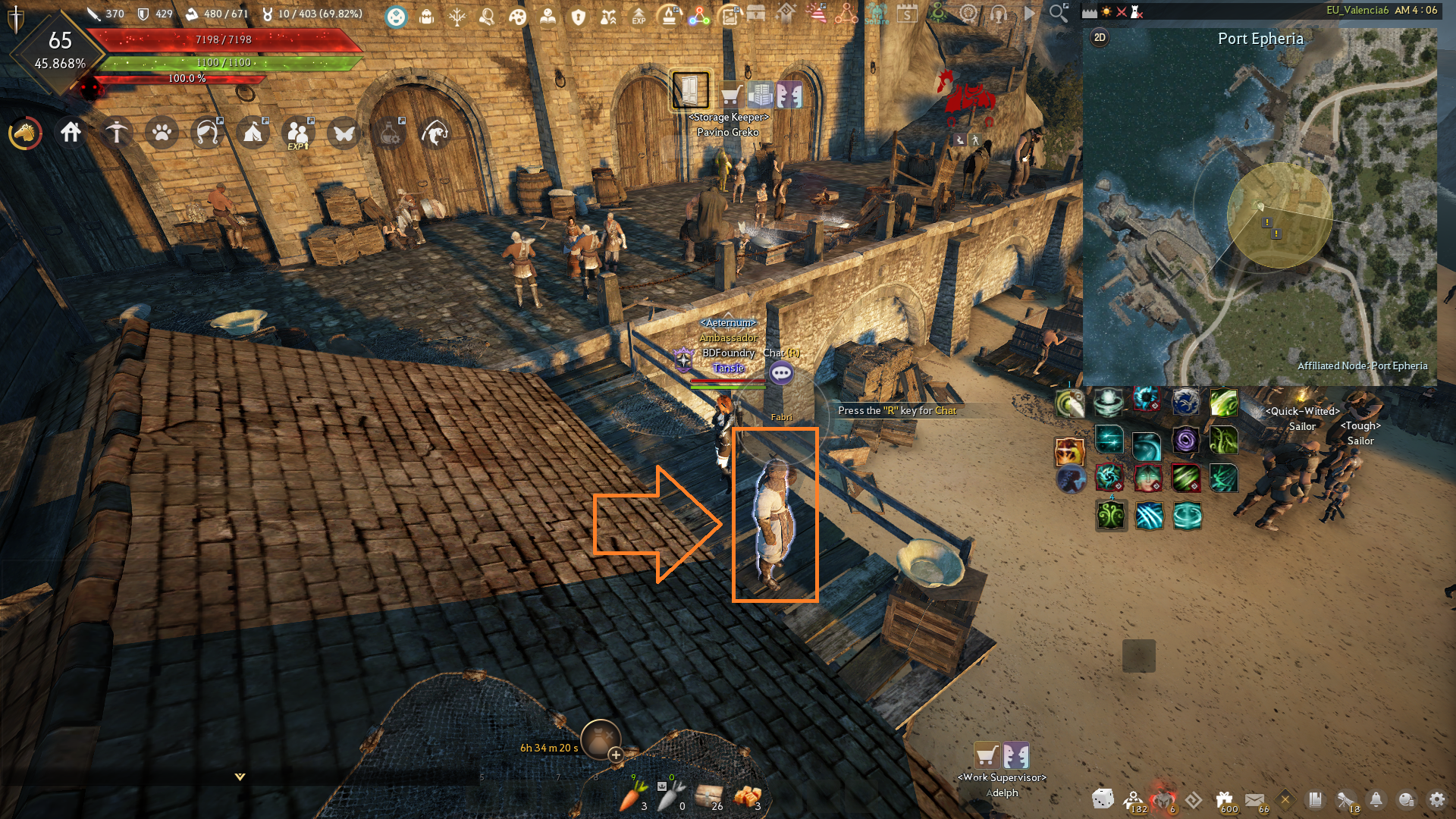This screenshot has width=1456, height=819.
Task: Click the house residence icon
Action: 71,133
